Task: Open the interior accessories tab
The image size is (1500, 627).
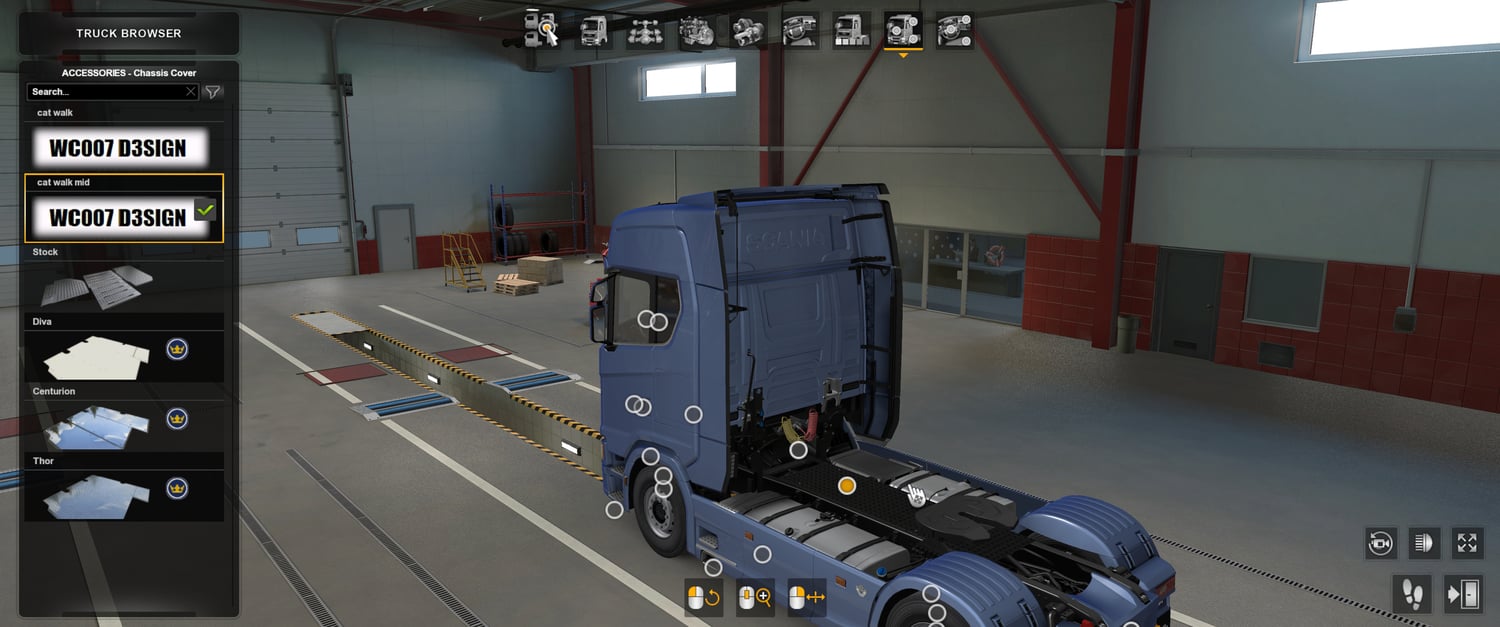Action: click(955, 30)
